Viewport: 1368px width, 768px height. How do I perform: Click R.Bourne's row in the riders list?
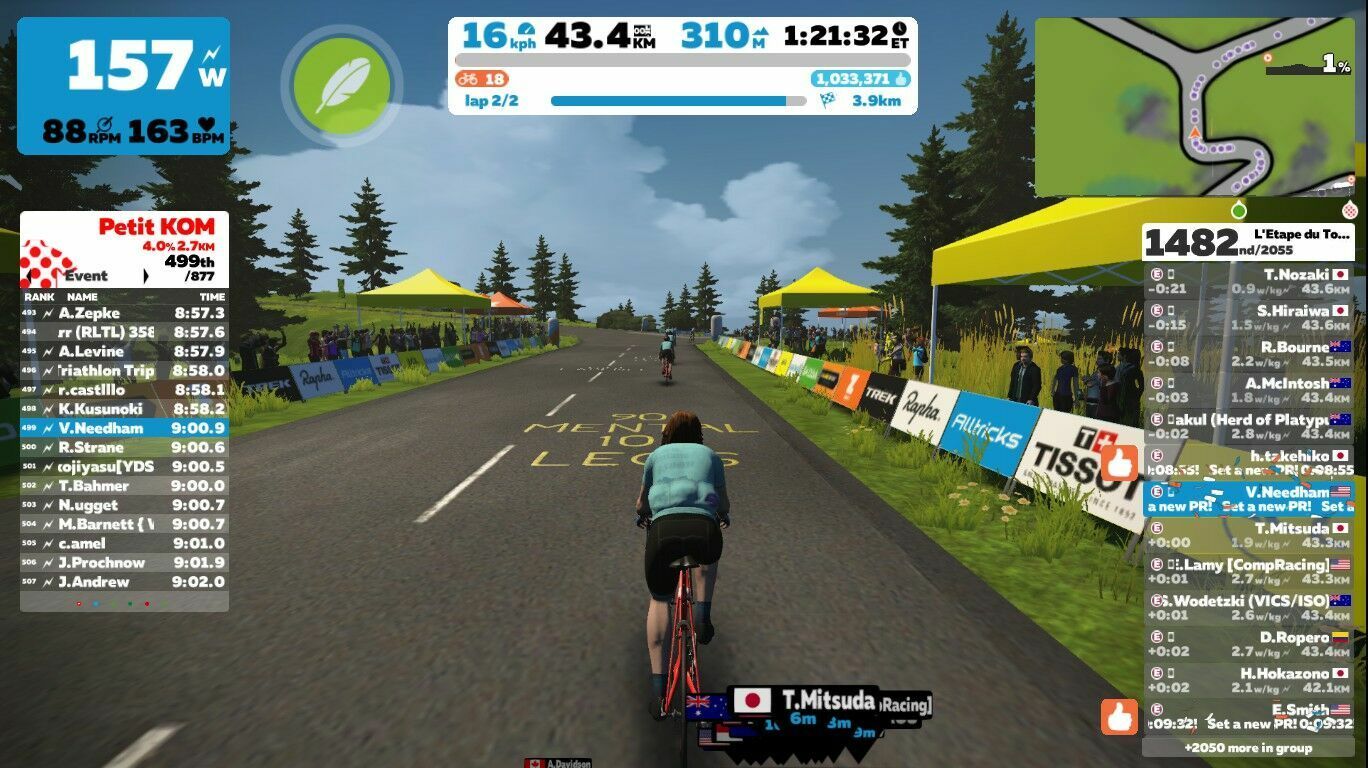click(x=1247, y=354)
